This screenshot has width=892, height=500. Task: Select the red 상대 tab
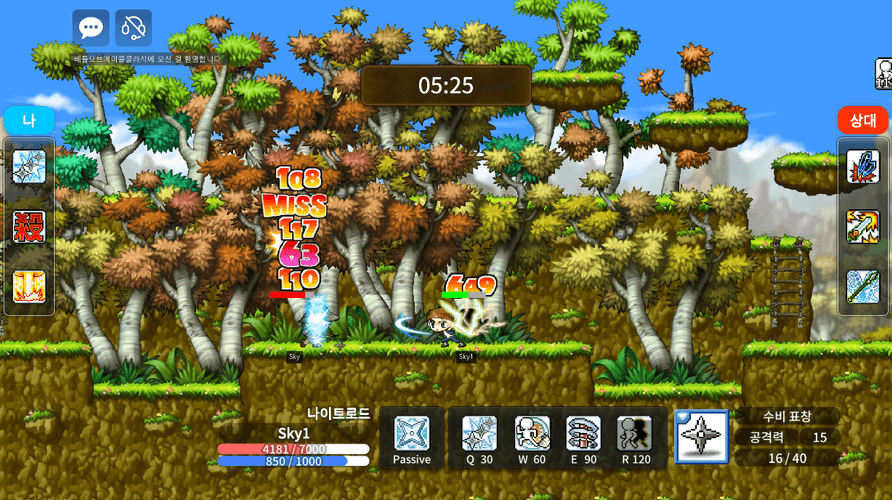click(863, 120)
